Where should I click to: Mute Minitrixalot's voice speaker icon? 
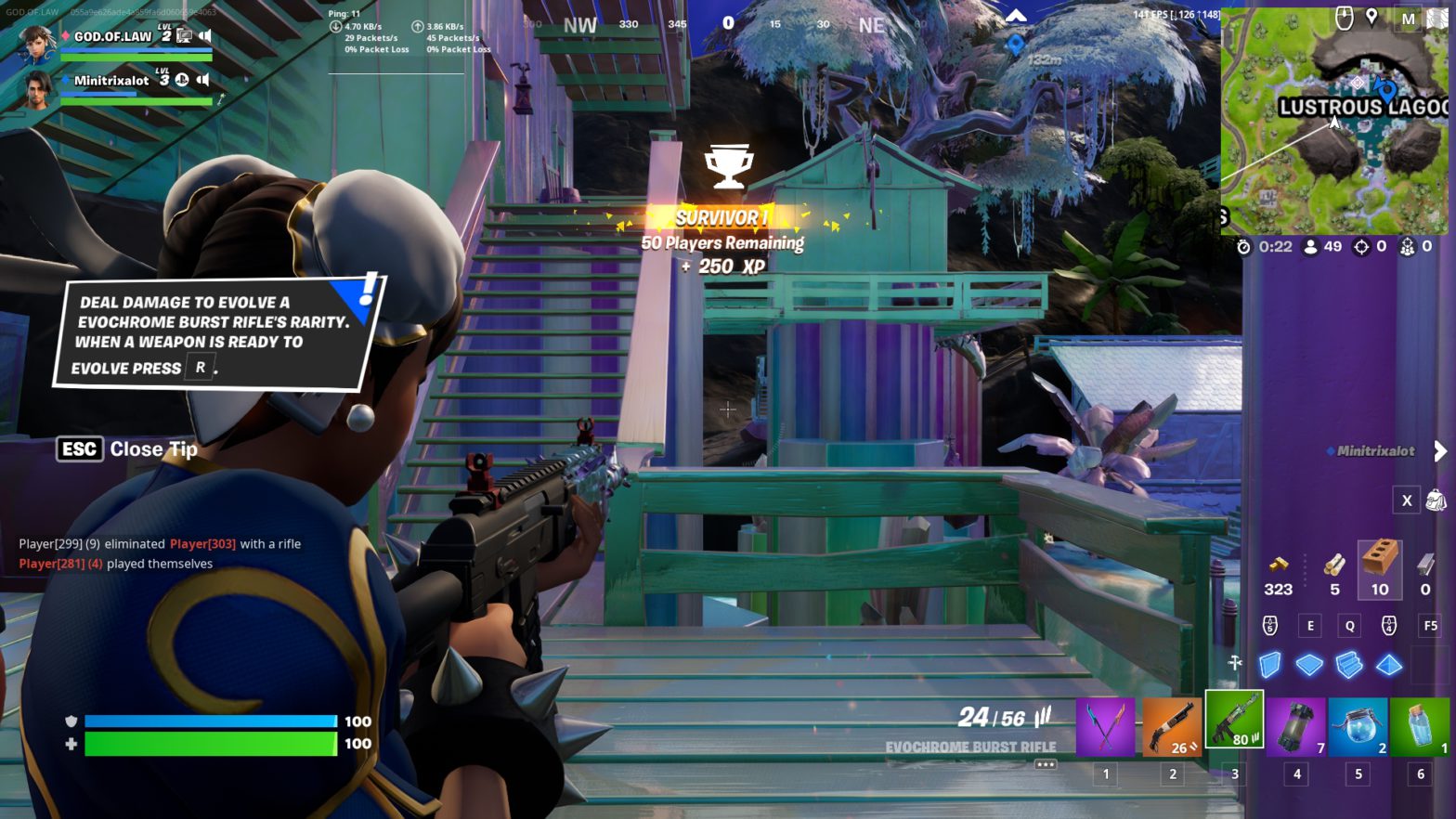pos(202,80)
